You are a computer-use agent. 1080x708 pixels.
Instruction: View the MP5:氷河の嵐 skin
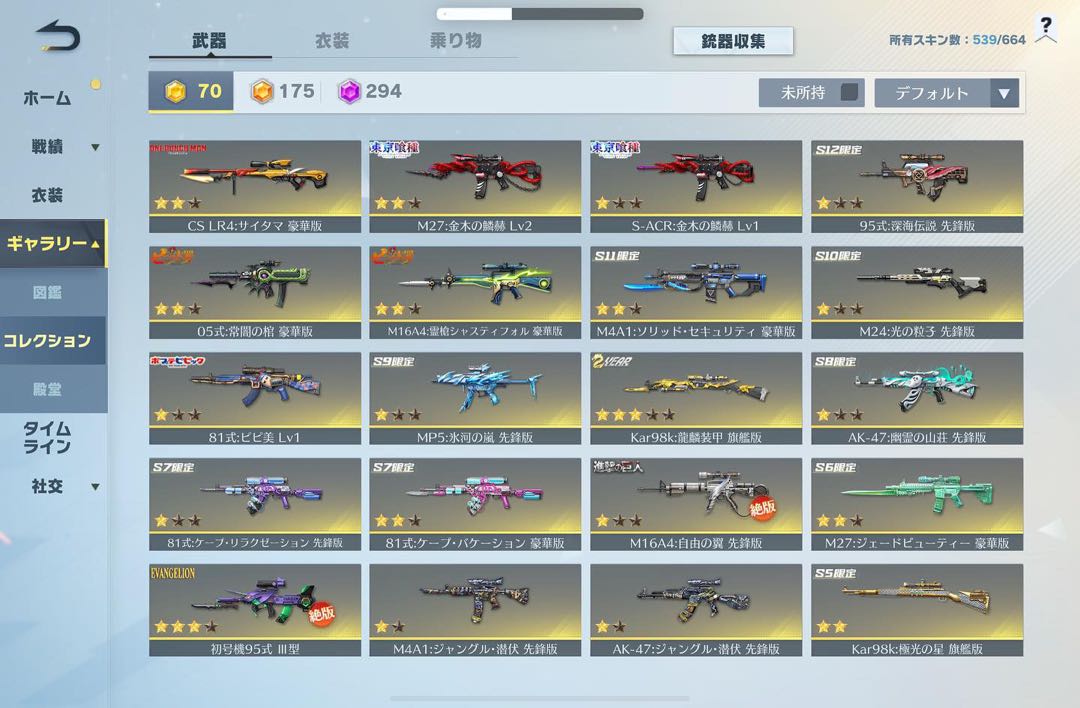(475, 398)
